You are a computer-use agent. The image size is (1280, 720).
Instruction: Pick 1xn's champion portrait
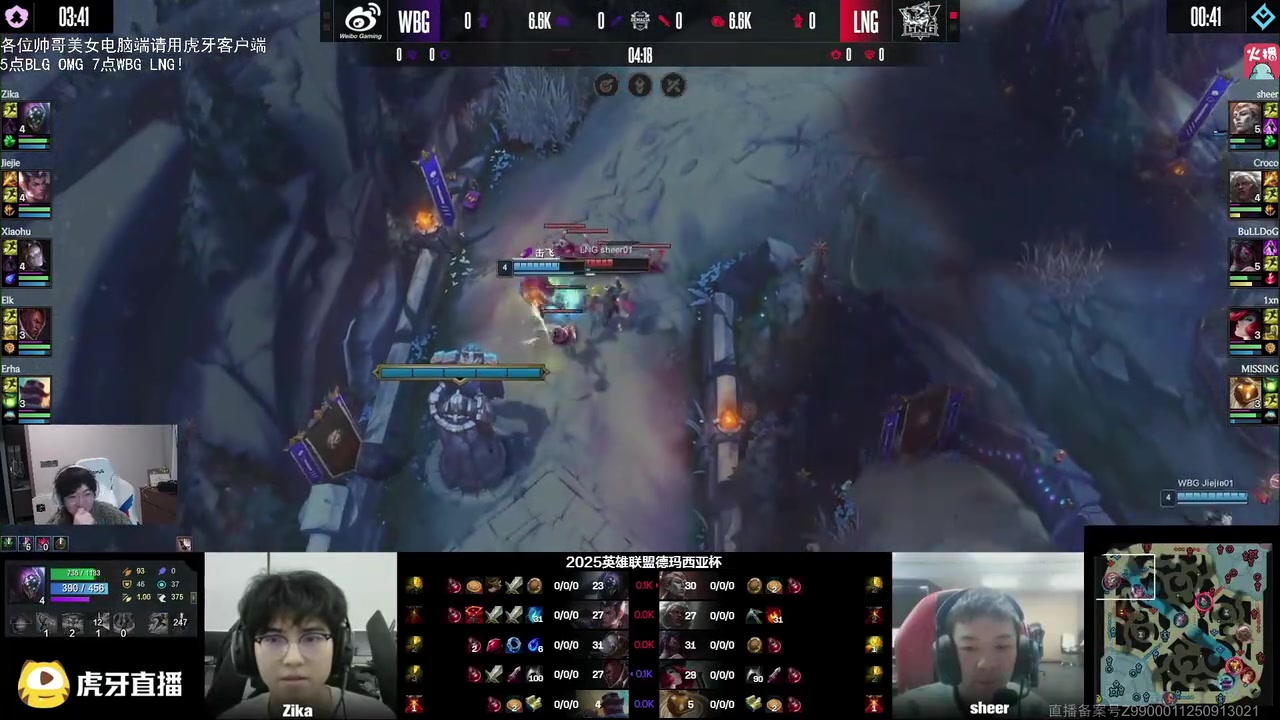coord(1245,324)
